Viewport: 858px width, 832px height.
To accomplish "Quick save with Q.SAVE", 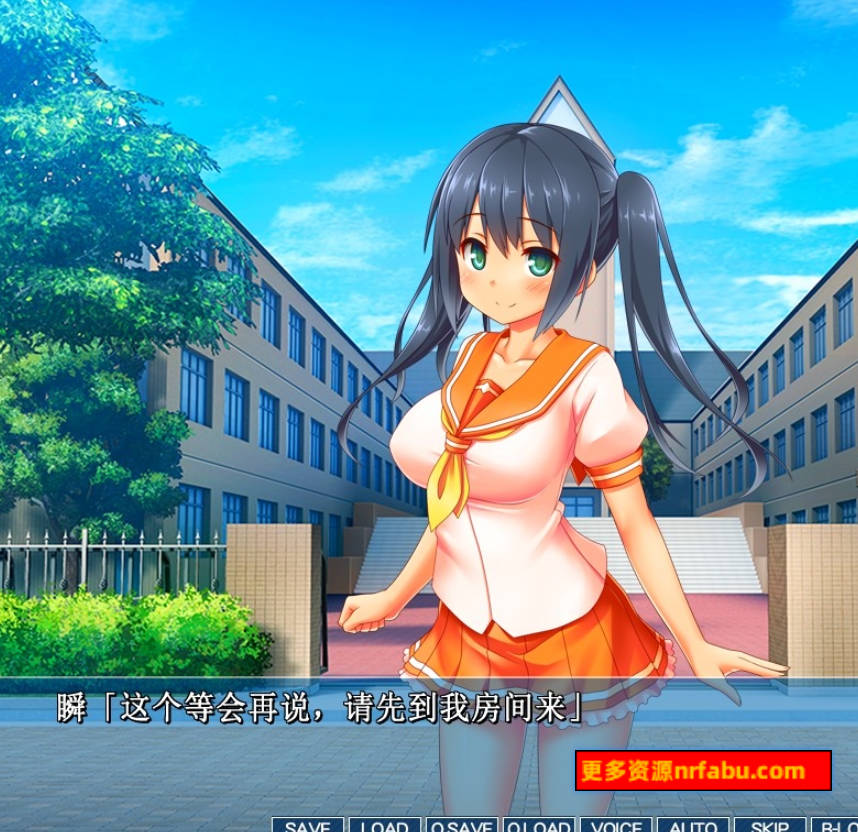I will coord(461,825).
